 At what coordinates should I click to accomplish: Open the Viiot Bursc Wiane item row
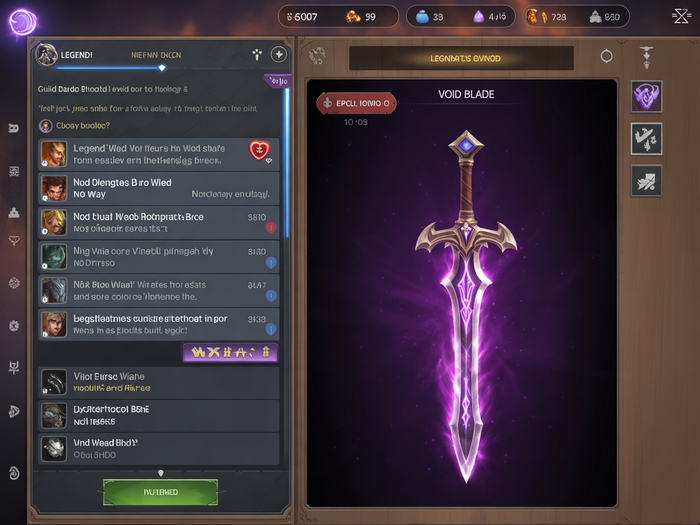pyautogui.click(x=160, y=382)
